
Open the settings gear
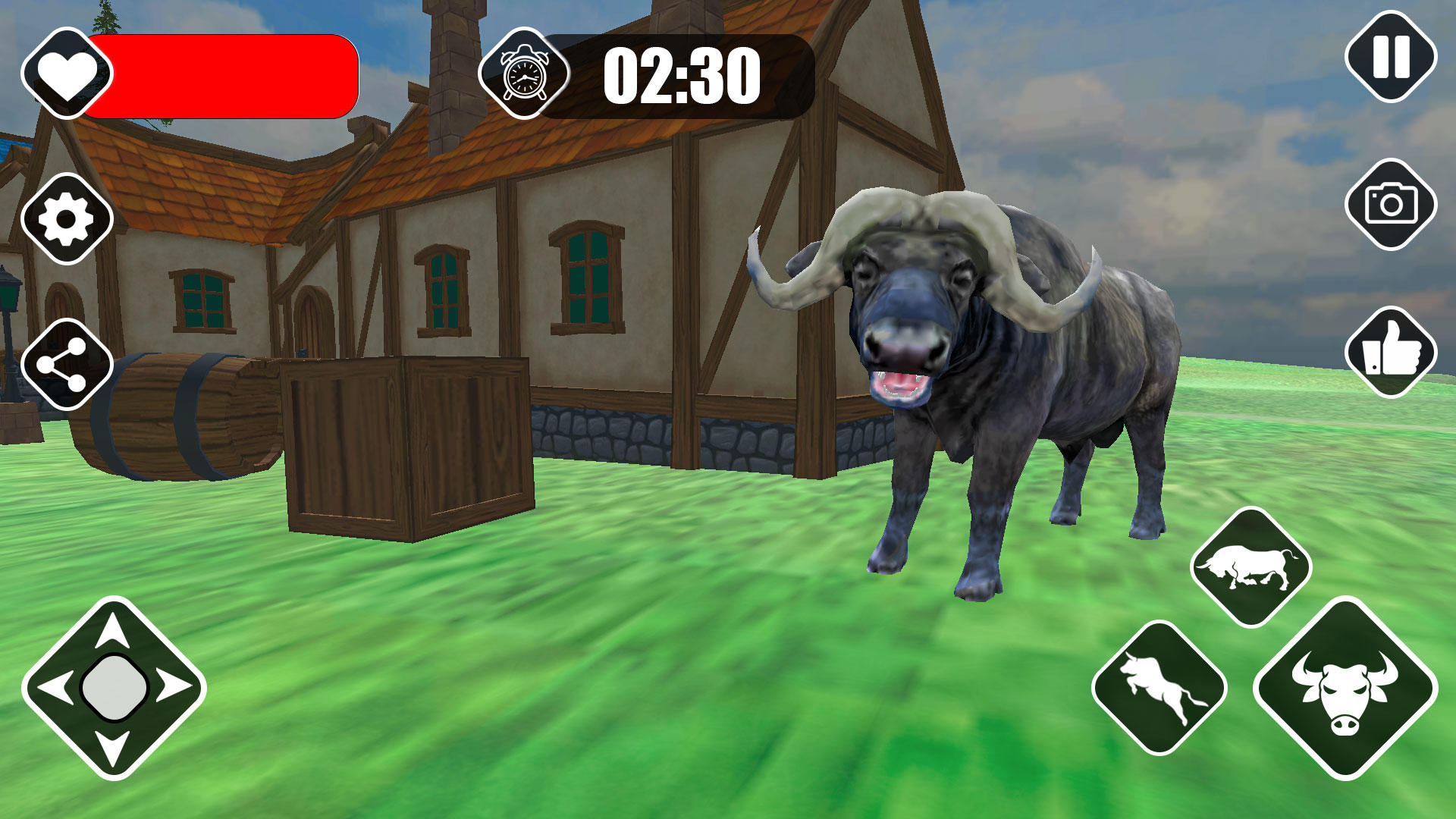click(66, 218)
